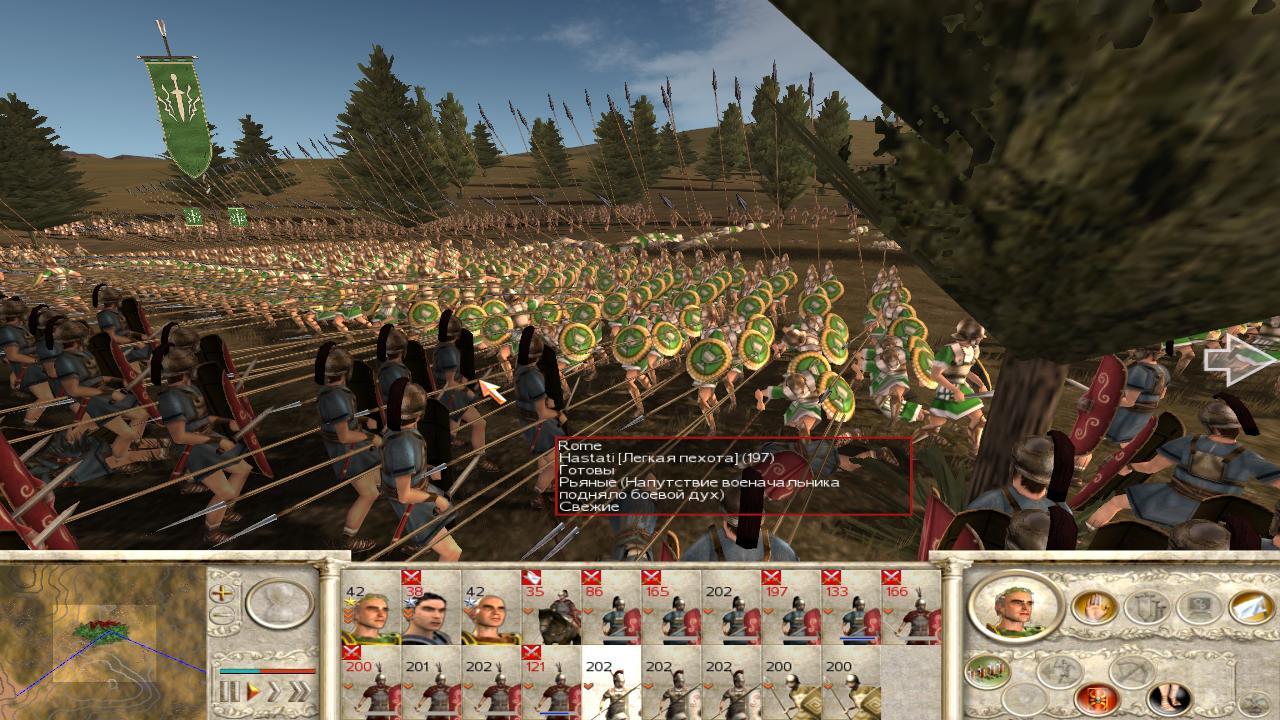1280x720 pixels.
Task: Pause the battle
Action: [x=229, y=691]
